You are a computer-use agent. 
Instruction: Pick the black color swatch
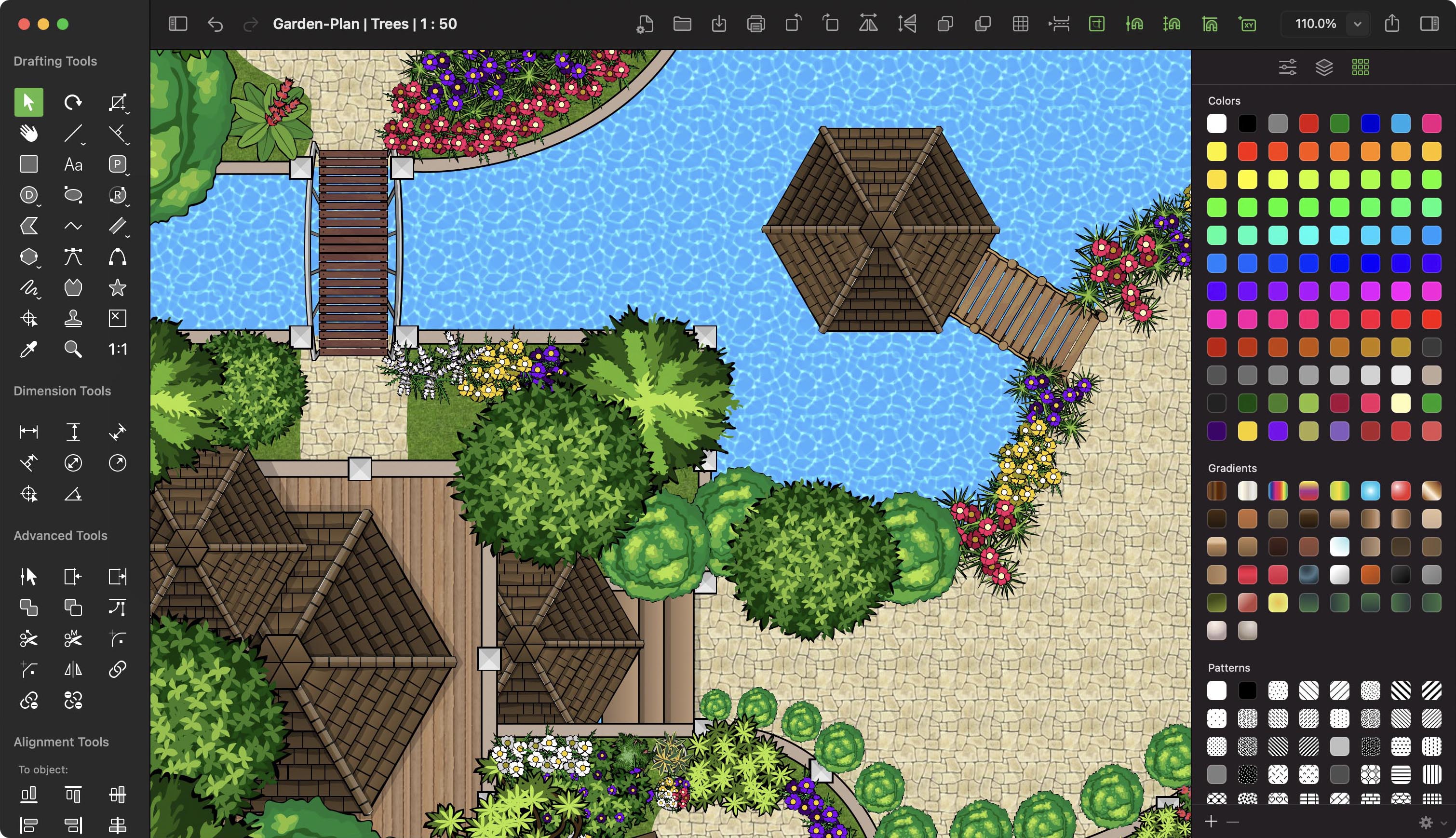point(1247,123)
